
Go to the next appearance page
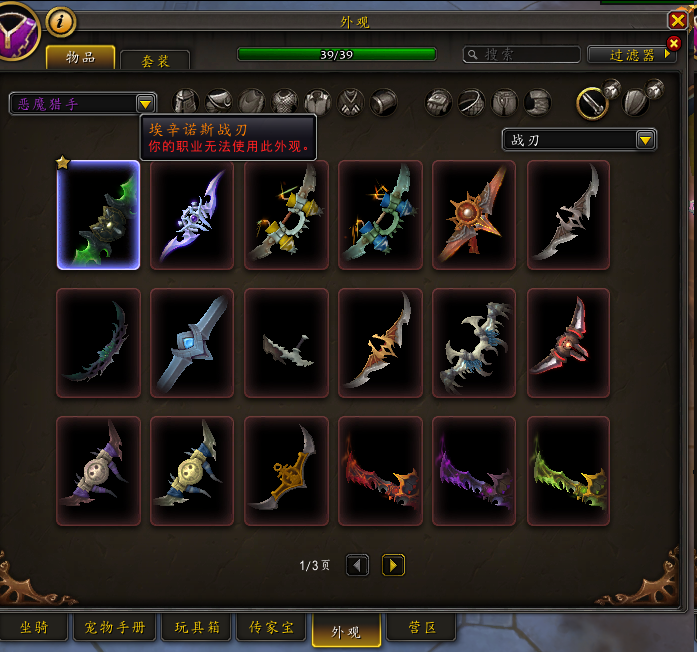[x=393, y=566]
